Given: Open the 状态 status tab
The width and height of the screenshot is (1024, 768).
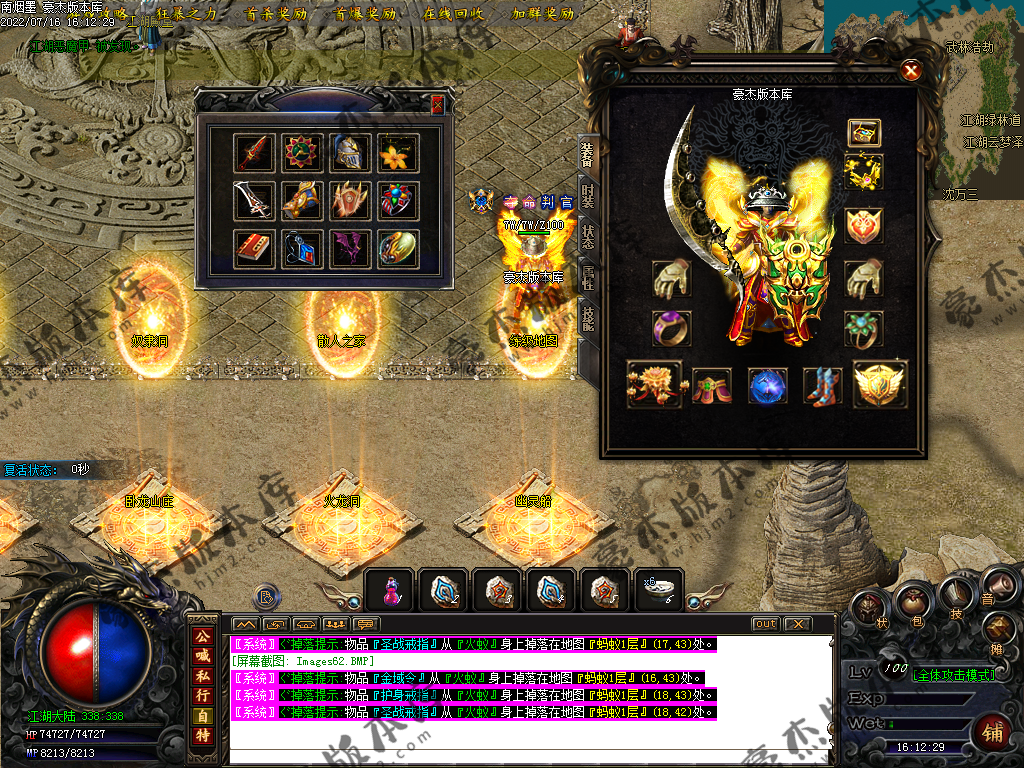Looking at the screenshot, I should pos(588,236).
